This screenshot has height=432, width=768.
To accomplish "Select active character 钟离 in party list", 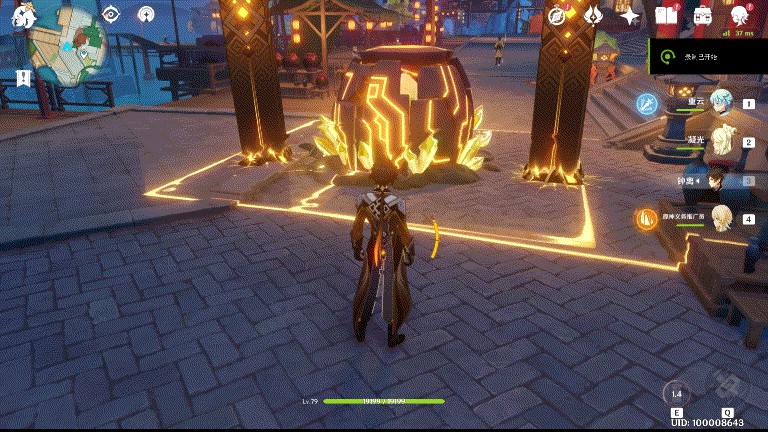I will tap(716, 181).
